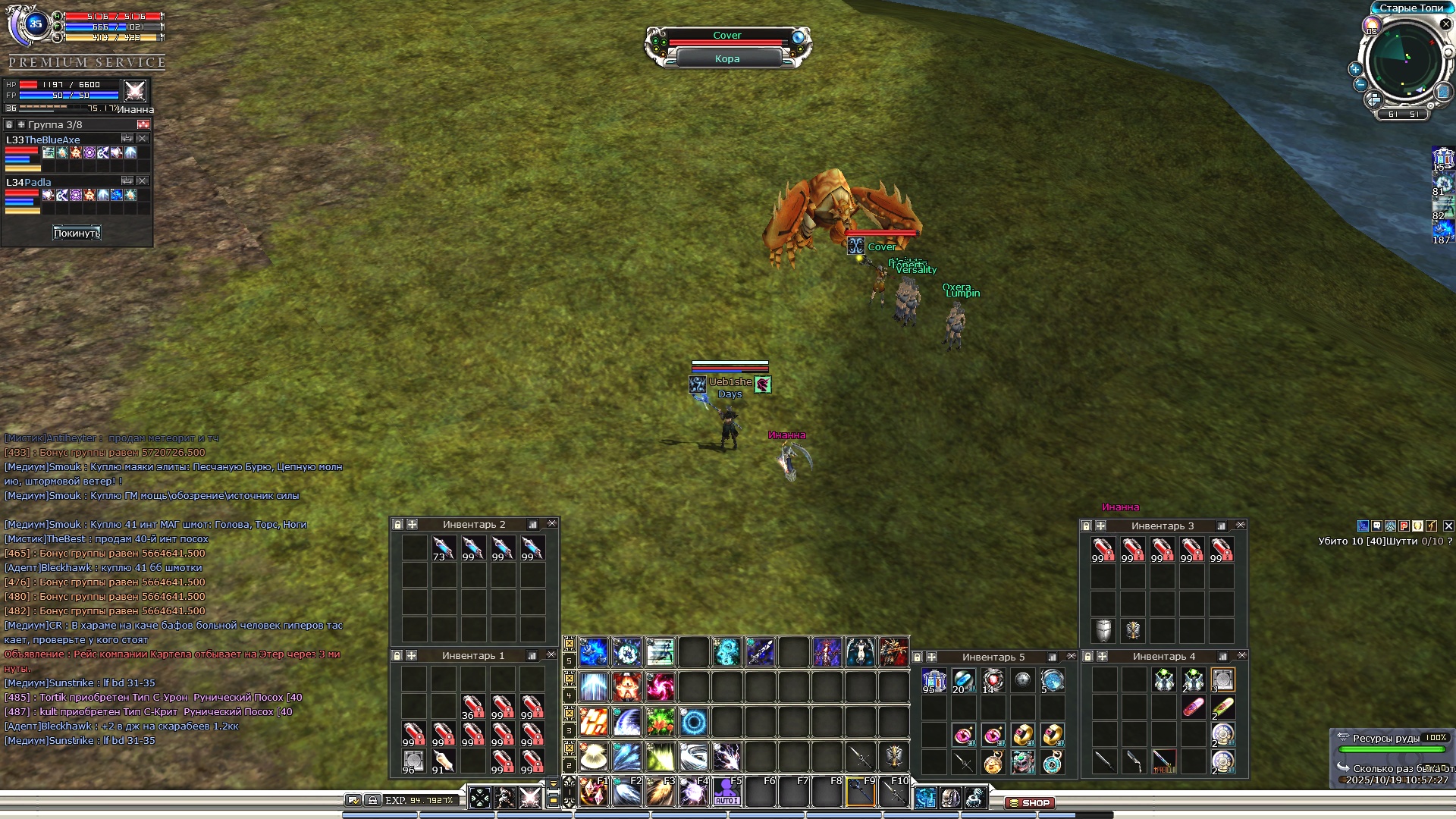Select the gold ring in Инвентарь 5
Screen dimensions: 1456x819
pyautogui.click(x=1023, y=734)
